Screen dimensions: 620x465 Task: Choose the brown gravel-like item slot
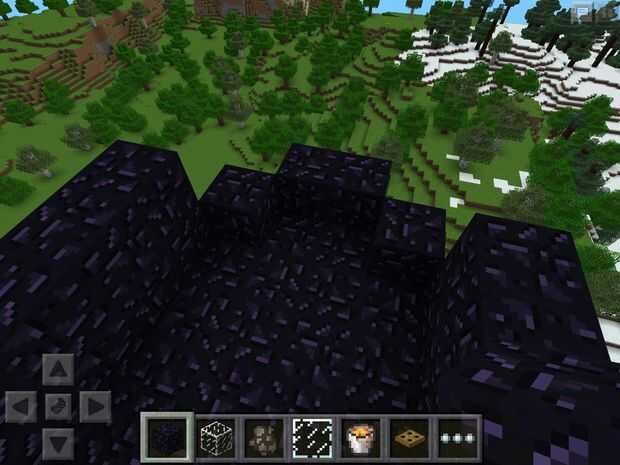(x=262, y=437)
